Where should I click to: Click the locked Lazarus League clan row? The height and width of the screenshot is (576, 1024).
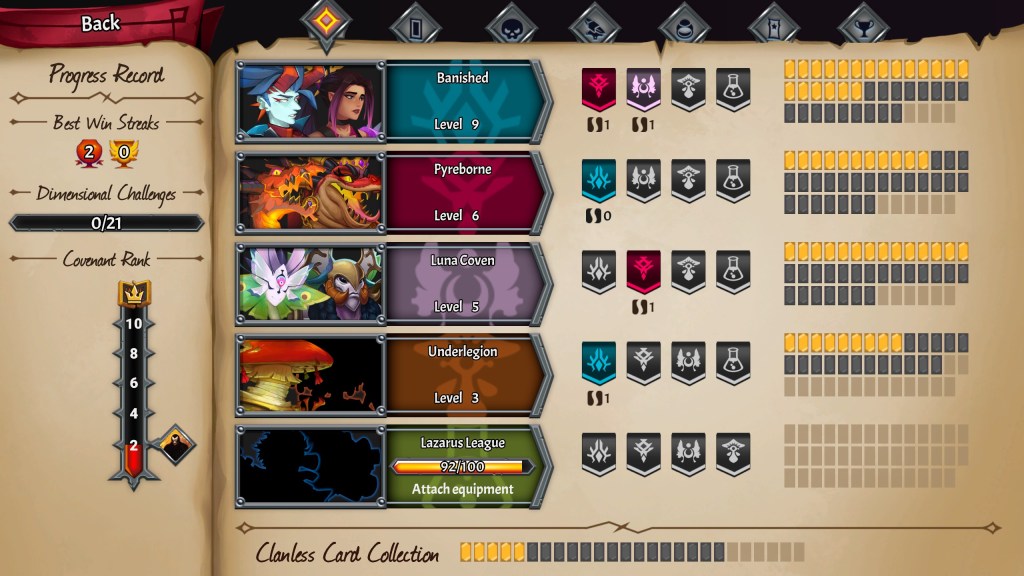pyautogui.click(x=463, y=465)
